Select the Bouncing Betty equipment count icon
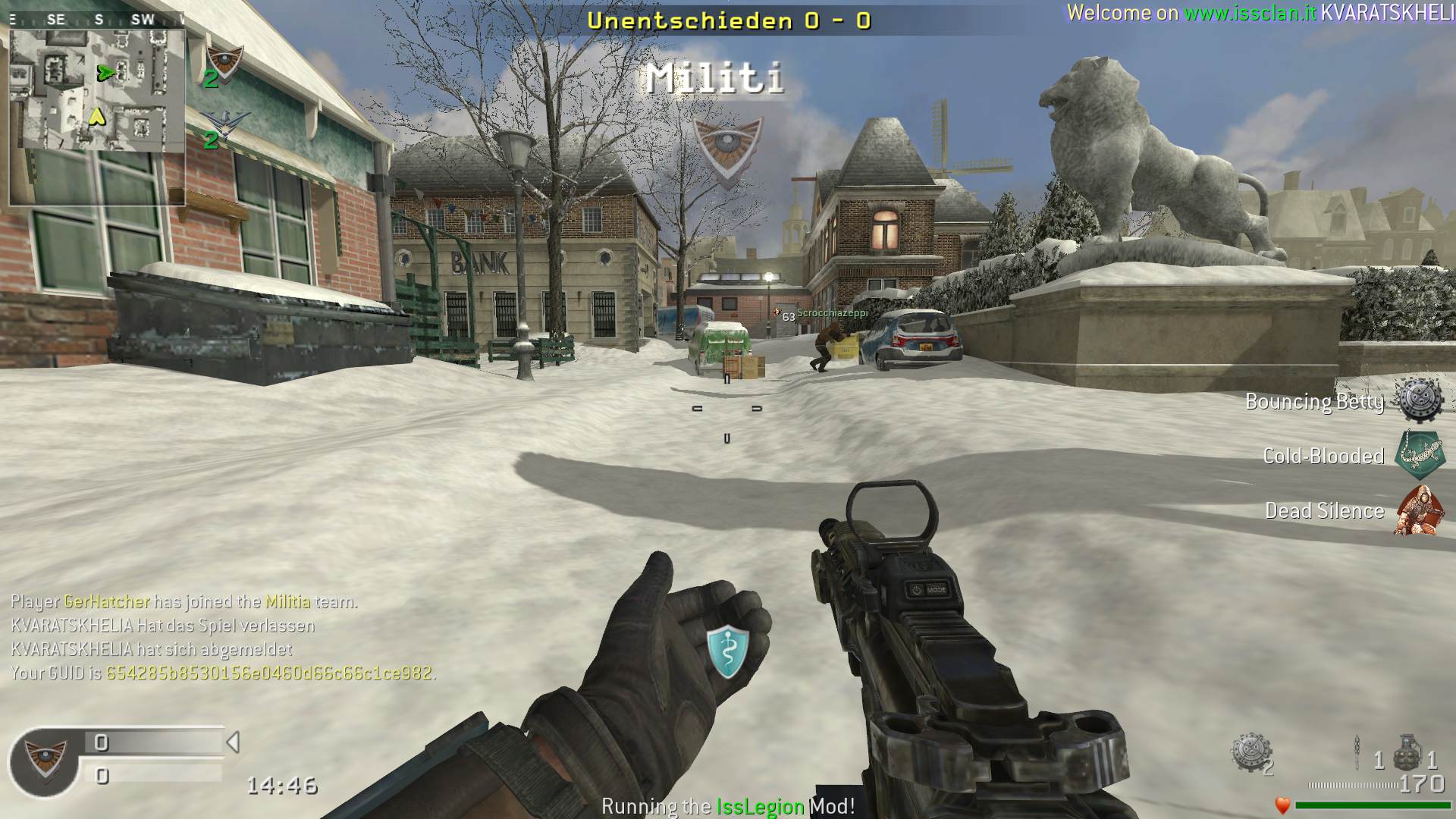 click(1250, 753)
